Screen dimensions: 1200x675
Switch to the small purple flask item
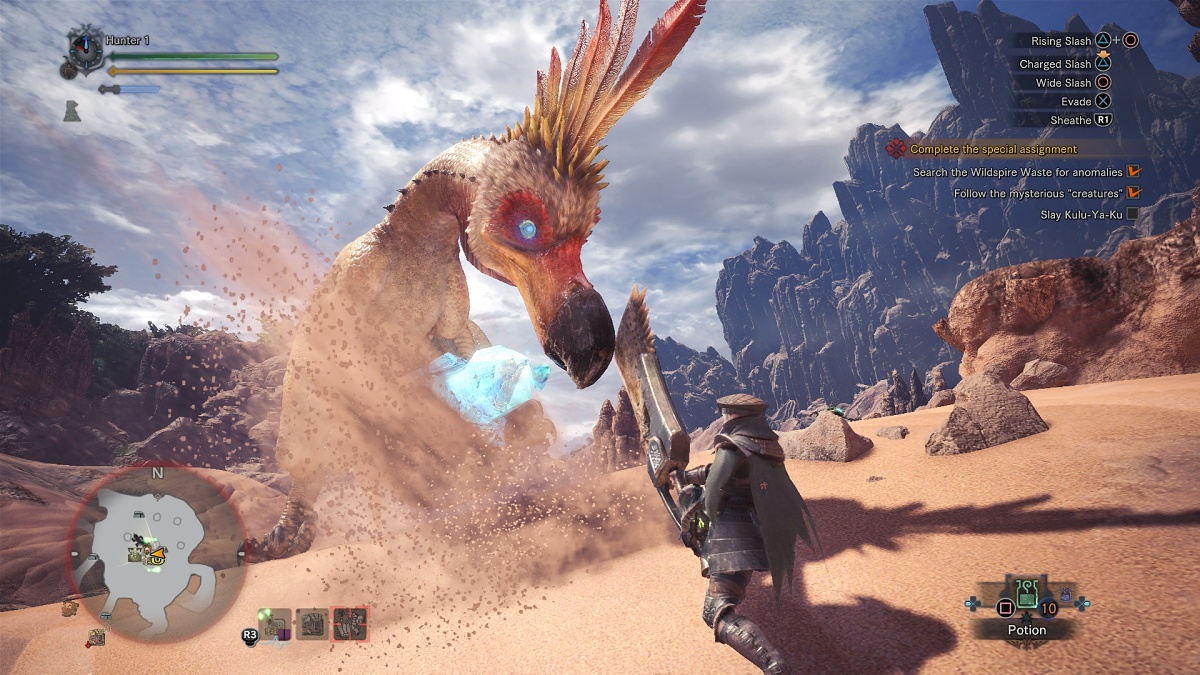coord(1066,596)
